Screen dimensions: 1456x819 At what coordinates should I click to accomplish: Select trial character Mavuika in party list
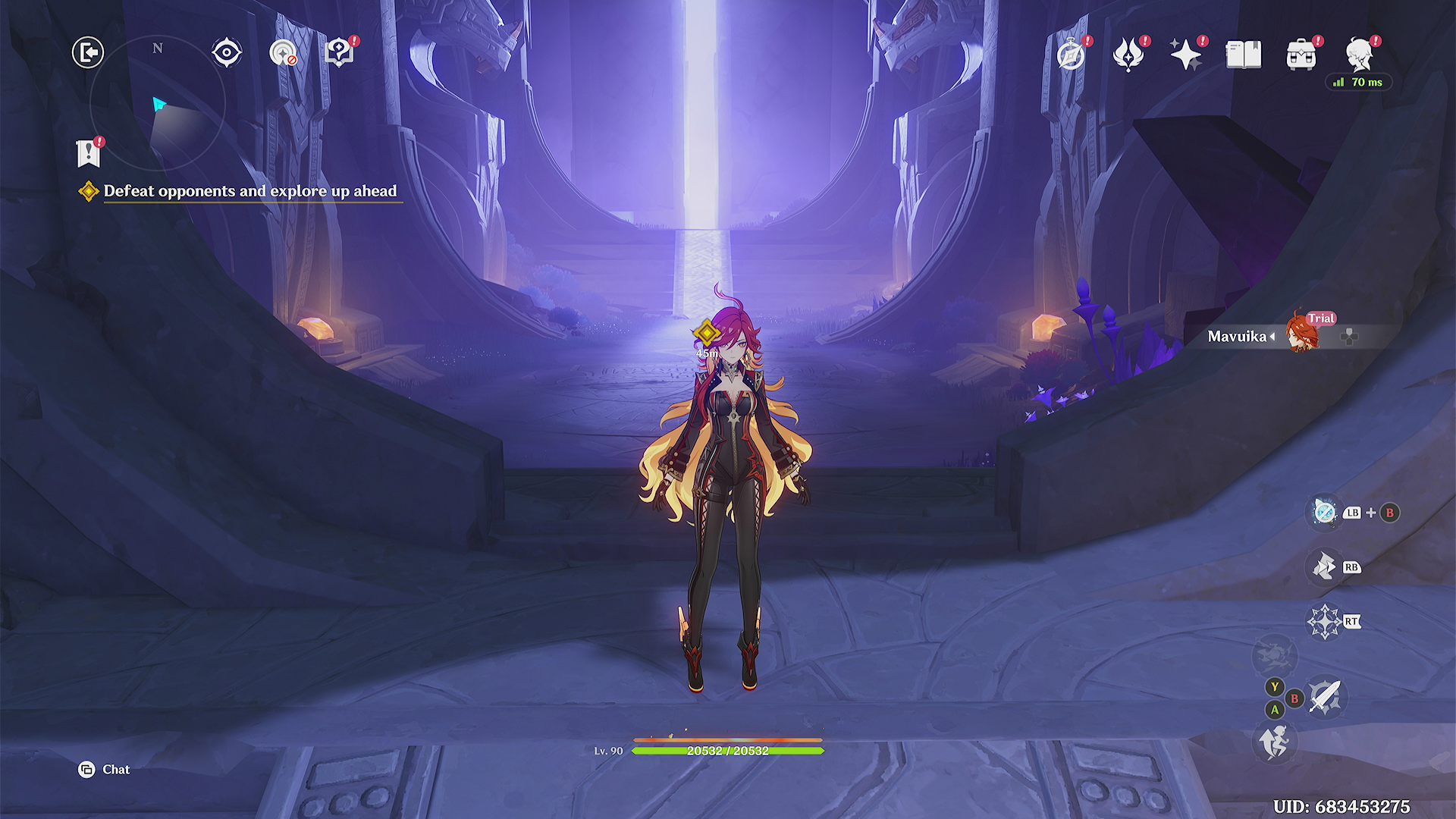pyautogui.click(x=1301, y=336)
